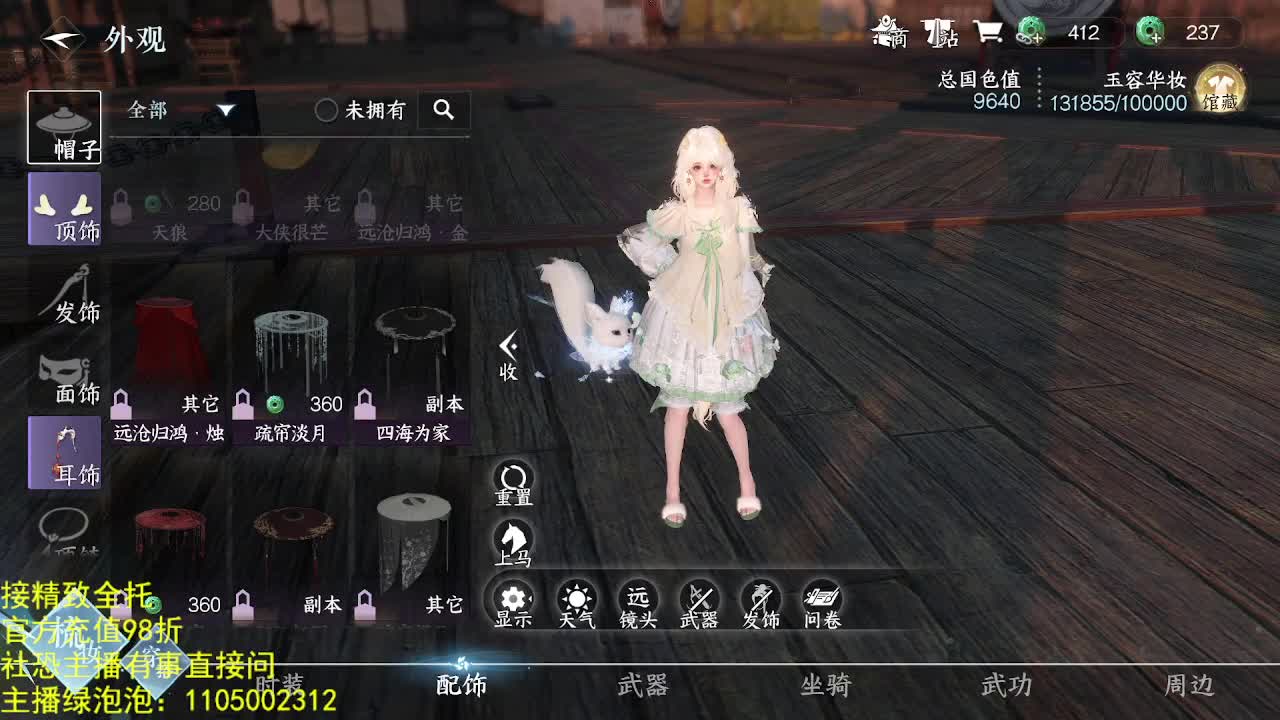Switch 镜头 camera to 远 far view

[636, 601]
